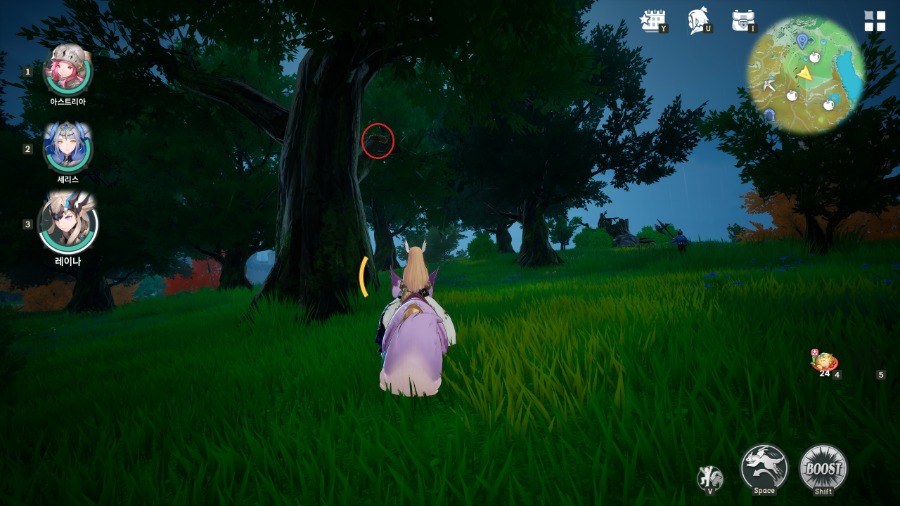900x506 pixels.
Task: Click the dismount mount icon
Action: pyautogui.click(x=711, y=477)
